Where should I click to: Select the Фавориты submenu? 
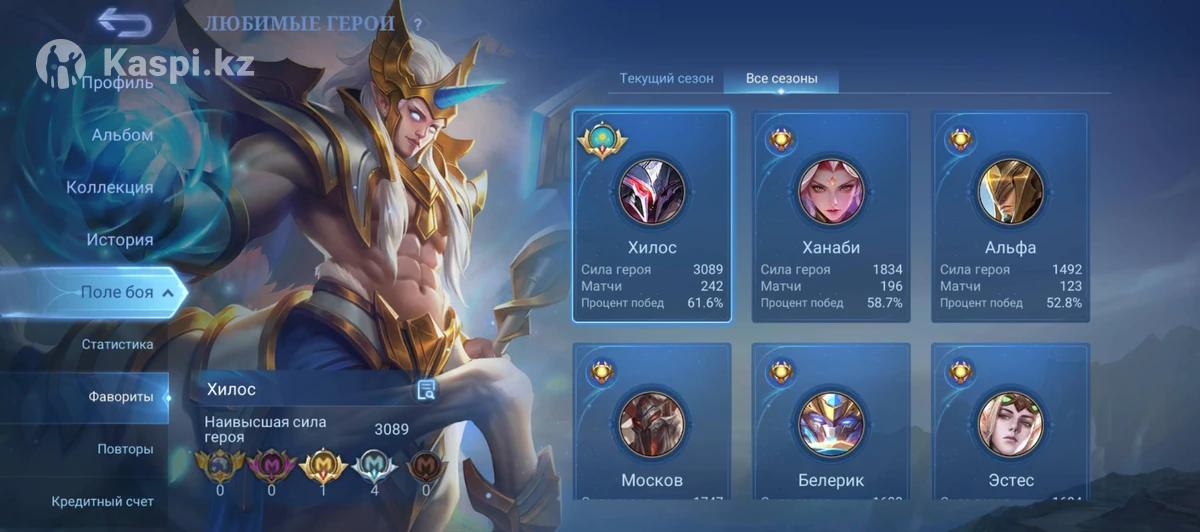click(x=121, y=397)
